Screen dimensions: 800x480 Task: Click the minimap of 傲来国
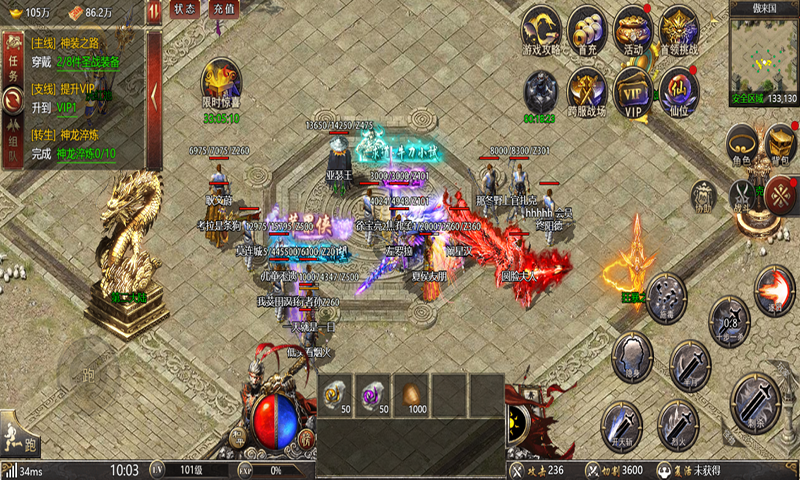(763, 55)
